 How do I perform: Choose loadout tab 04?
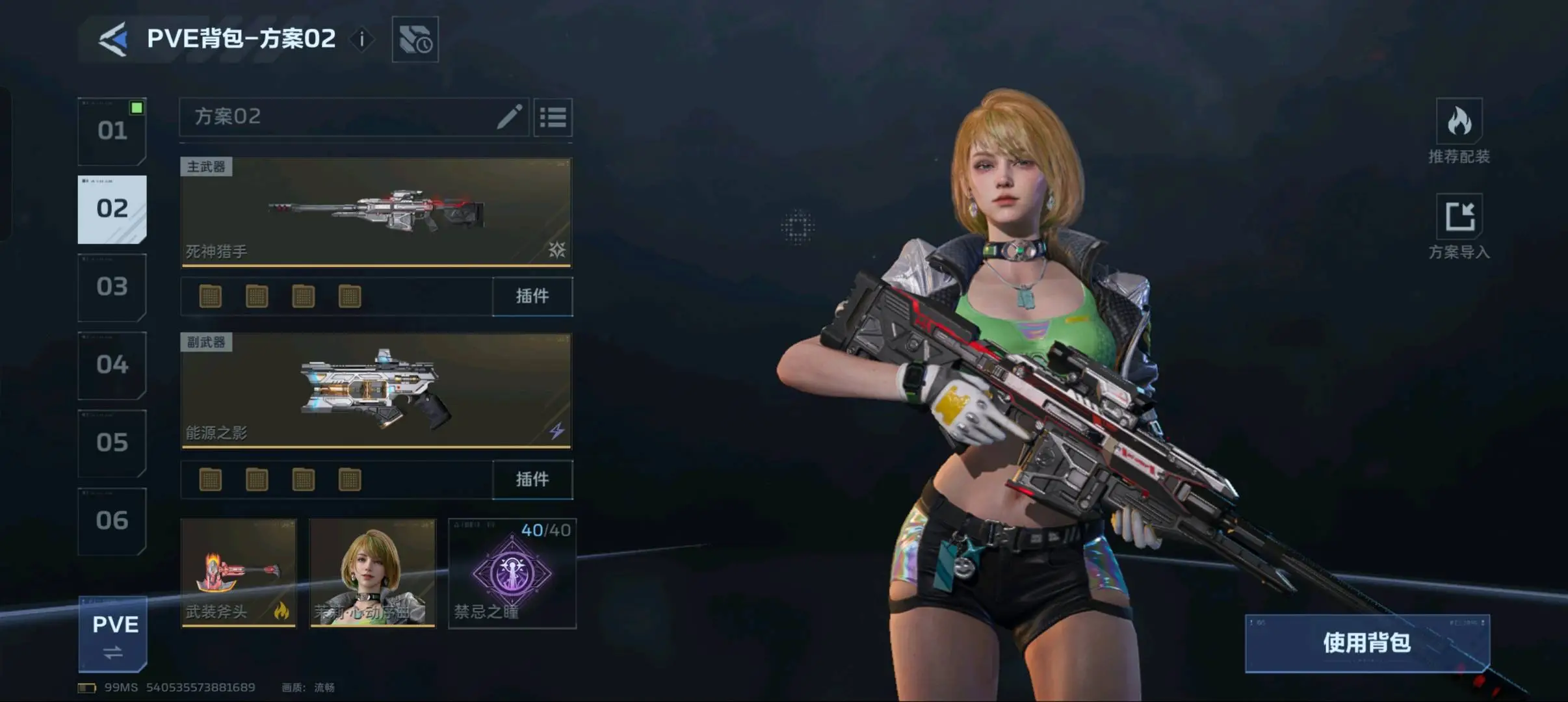112,365
